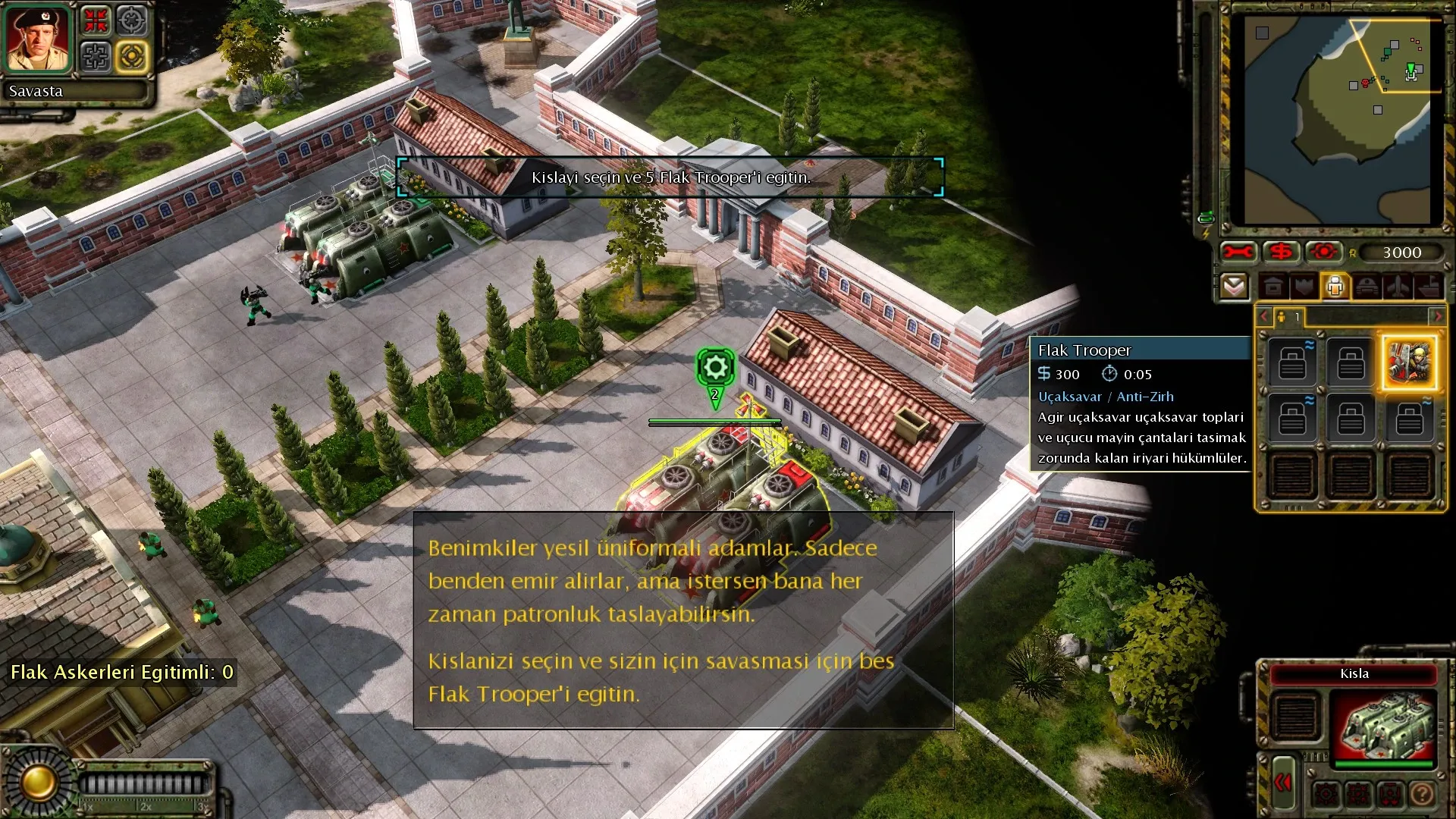Select the infantry production tab
Image resolution: width=1456 pixels, height=819 pixels.
pyautogui.click(x=1335, y=287)
